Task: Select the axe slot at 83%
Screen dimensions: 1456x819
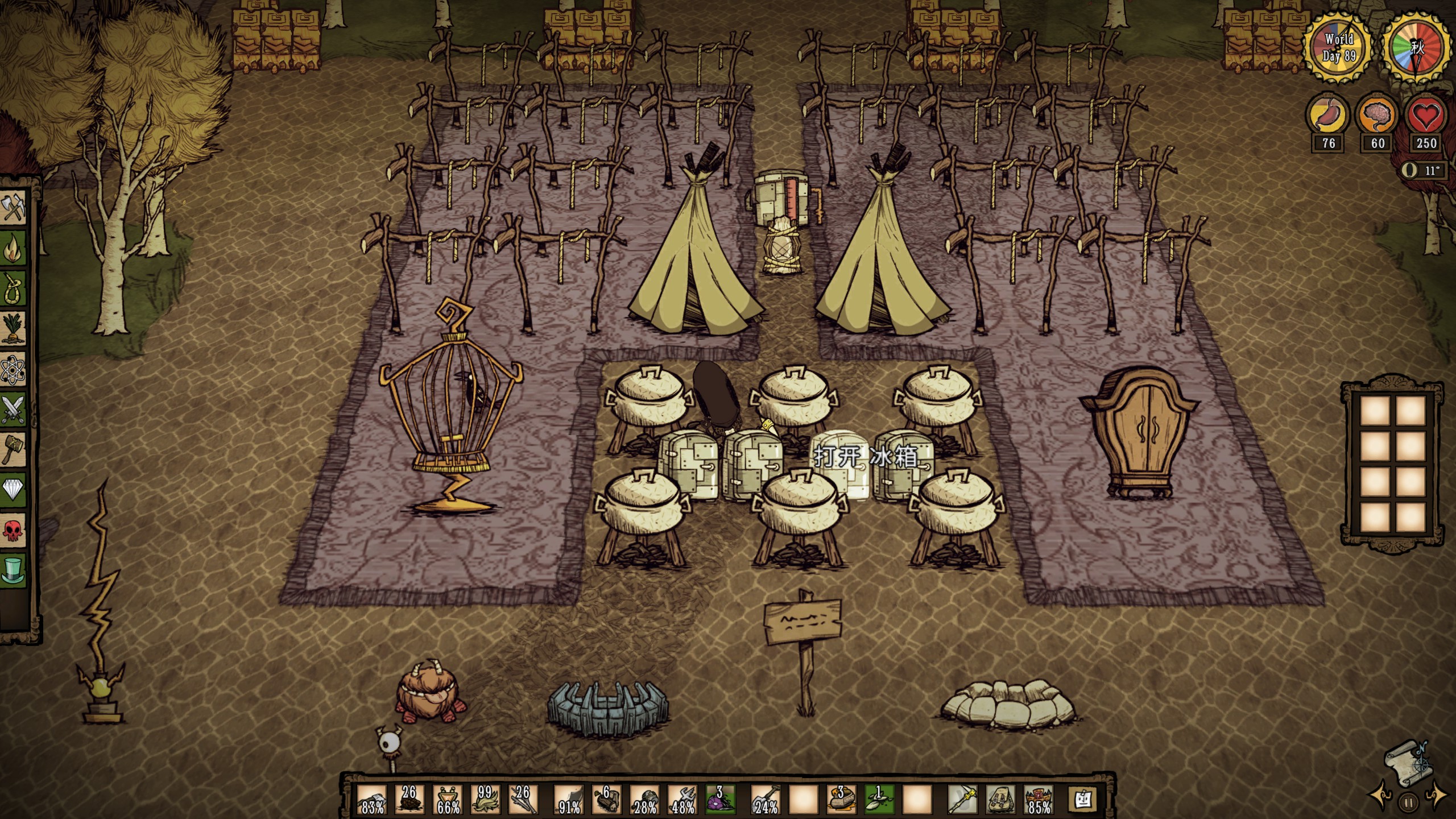Action: (x=372, y=800)
